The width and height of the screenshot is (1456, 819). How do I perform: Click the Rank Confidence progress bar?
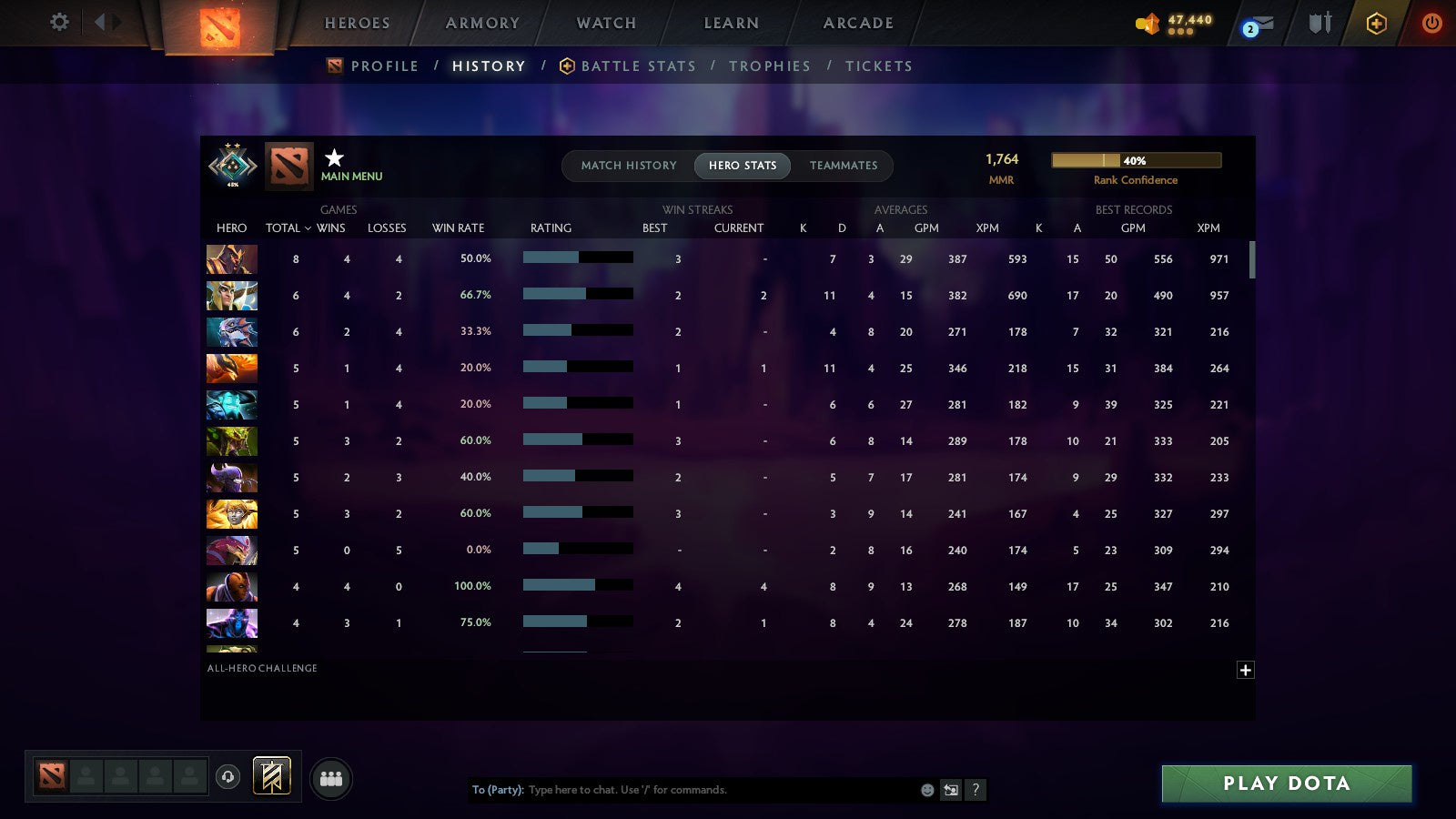coord(1137,159)
